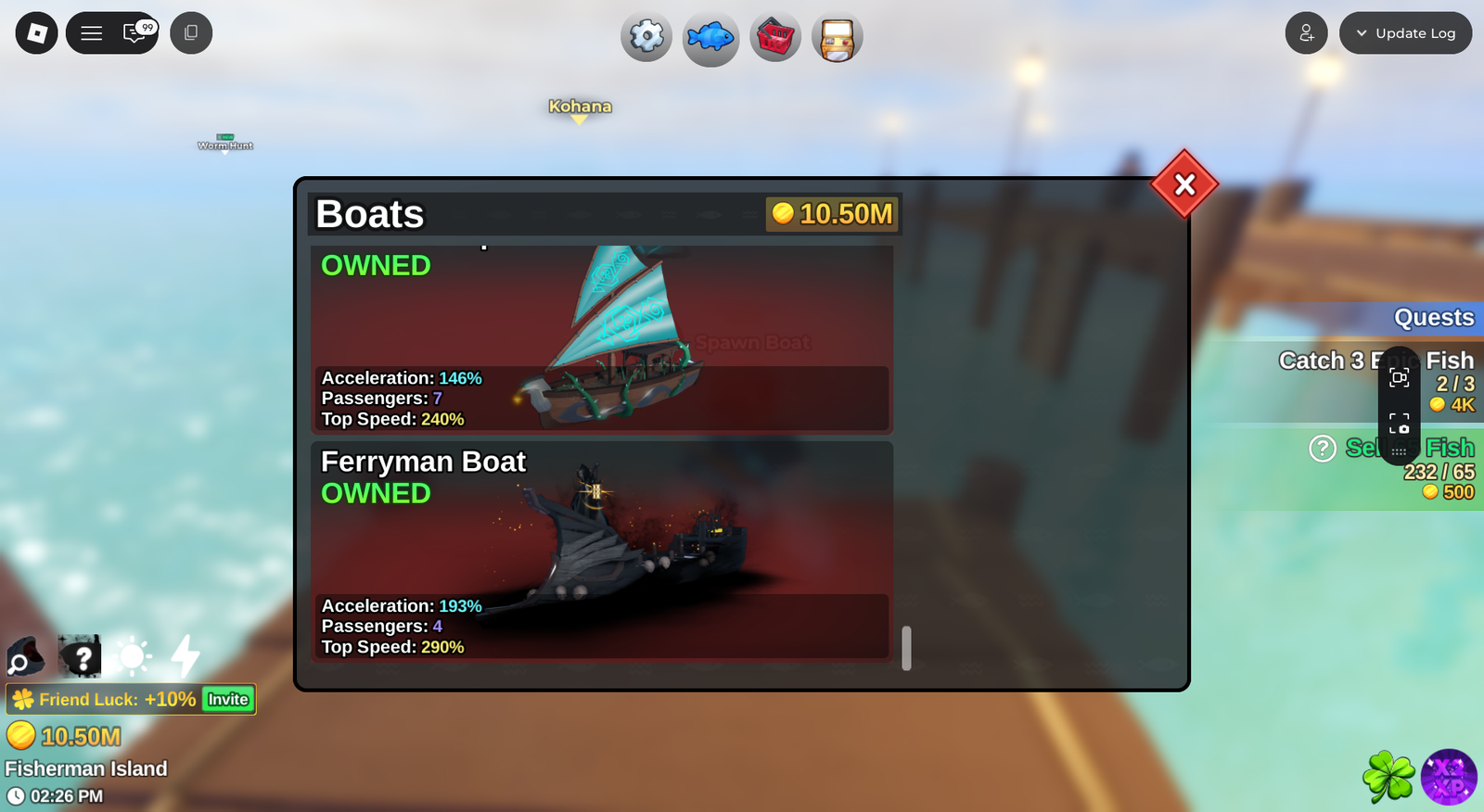
Task: Open the question mark mystery icon
Action: tap(80, 656)
